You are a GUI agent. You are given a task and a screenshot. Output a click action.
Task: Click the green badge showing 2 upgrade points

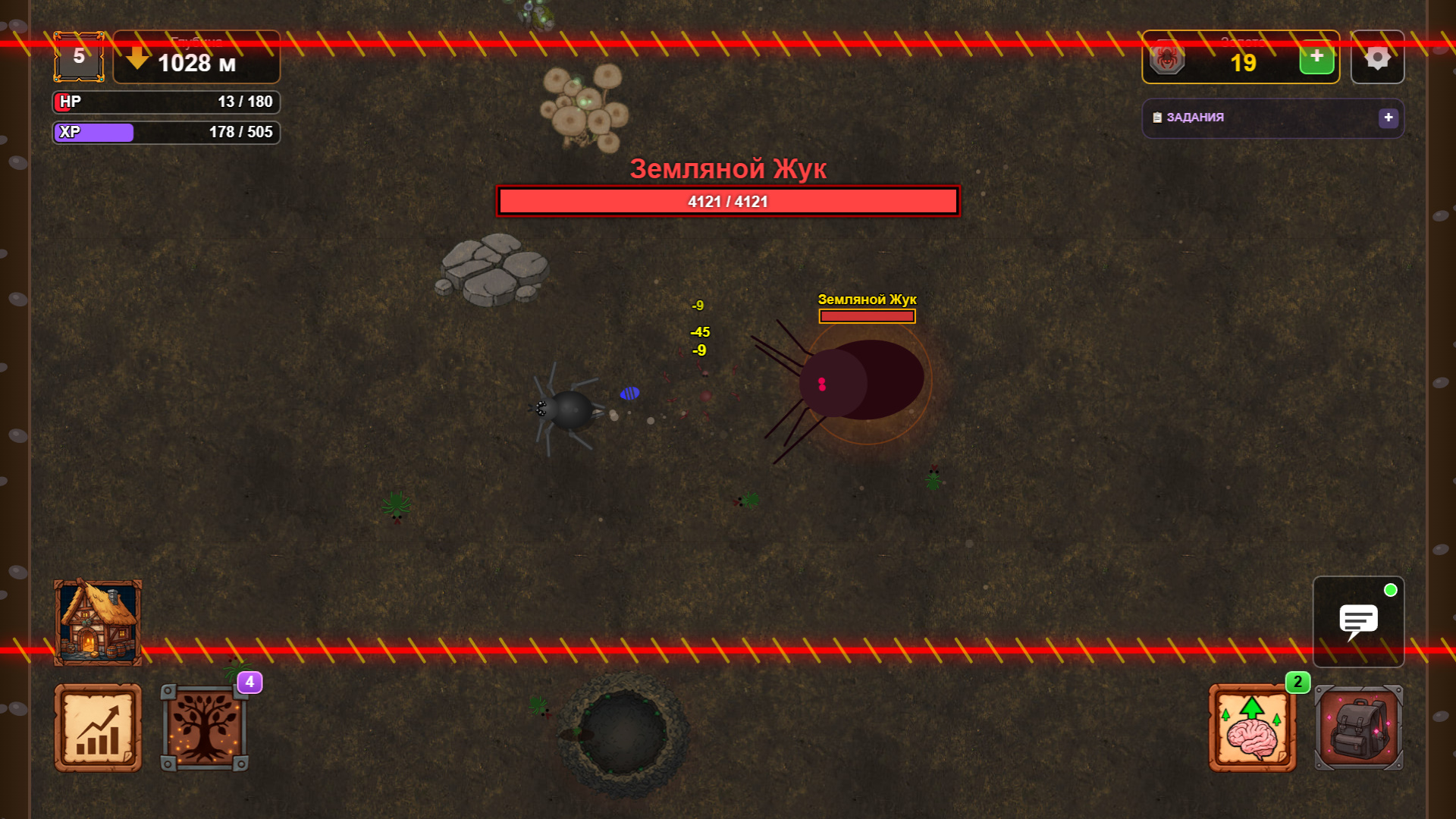tap(1299, 682)
